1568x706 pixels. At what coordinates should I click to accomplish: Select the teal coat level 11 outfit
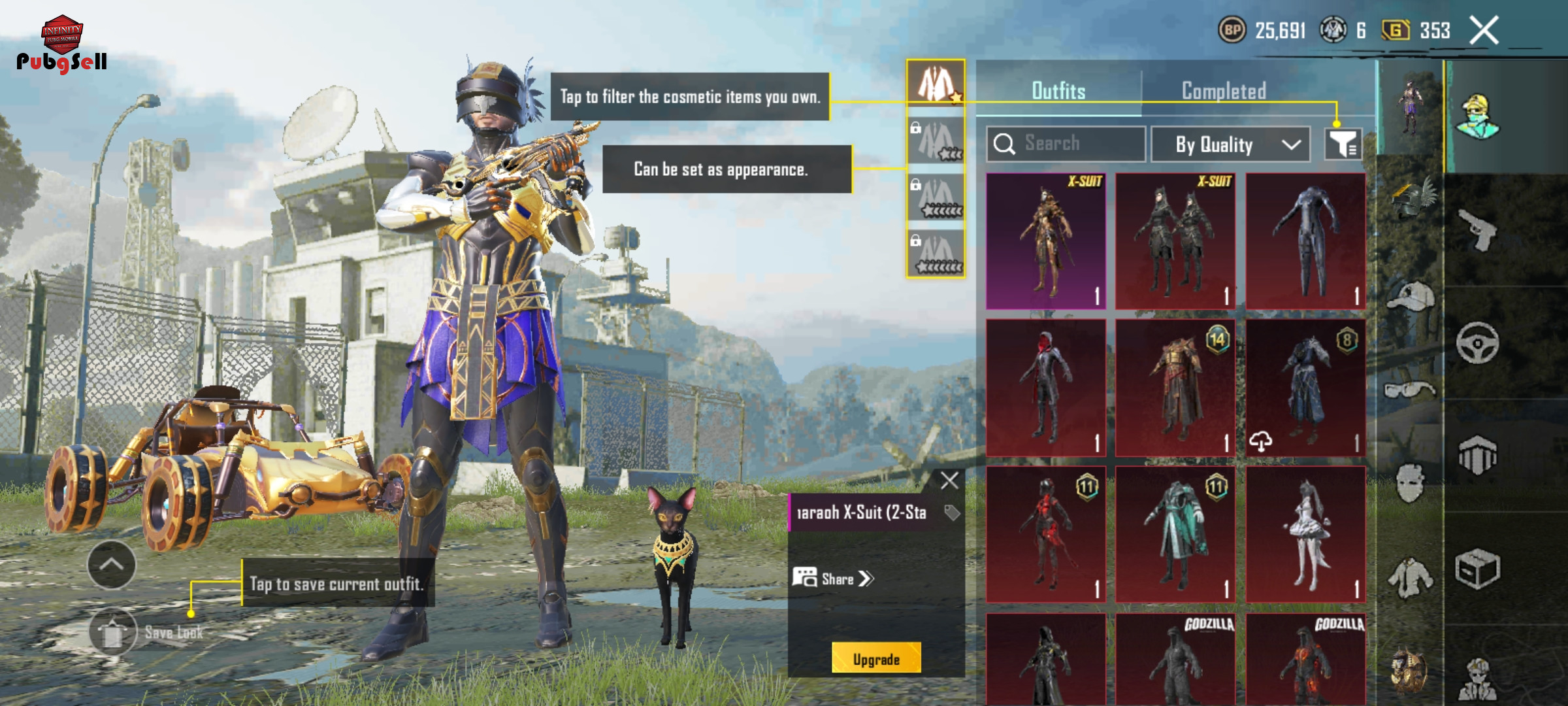click(1175, 534)
